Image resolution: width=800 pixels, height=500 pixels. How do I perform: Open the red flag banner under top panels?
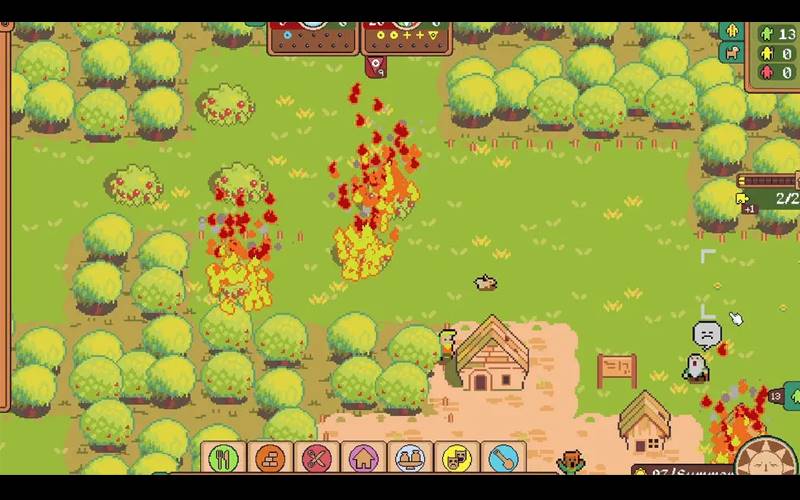[376, 66]
